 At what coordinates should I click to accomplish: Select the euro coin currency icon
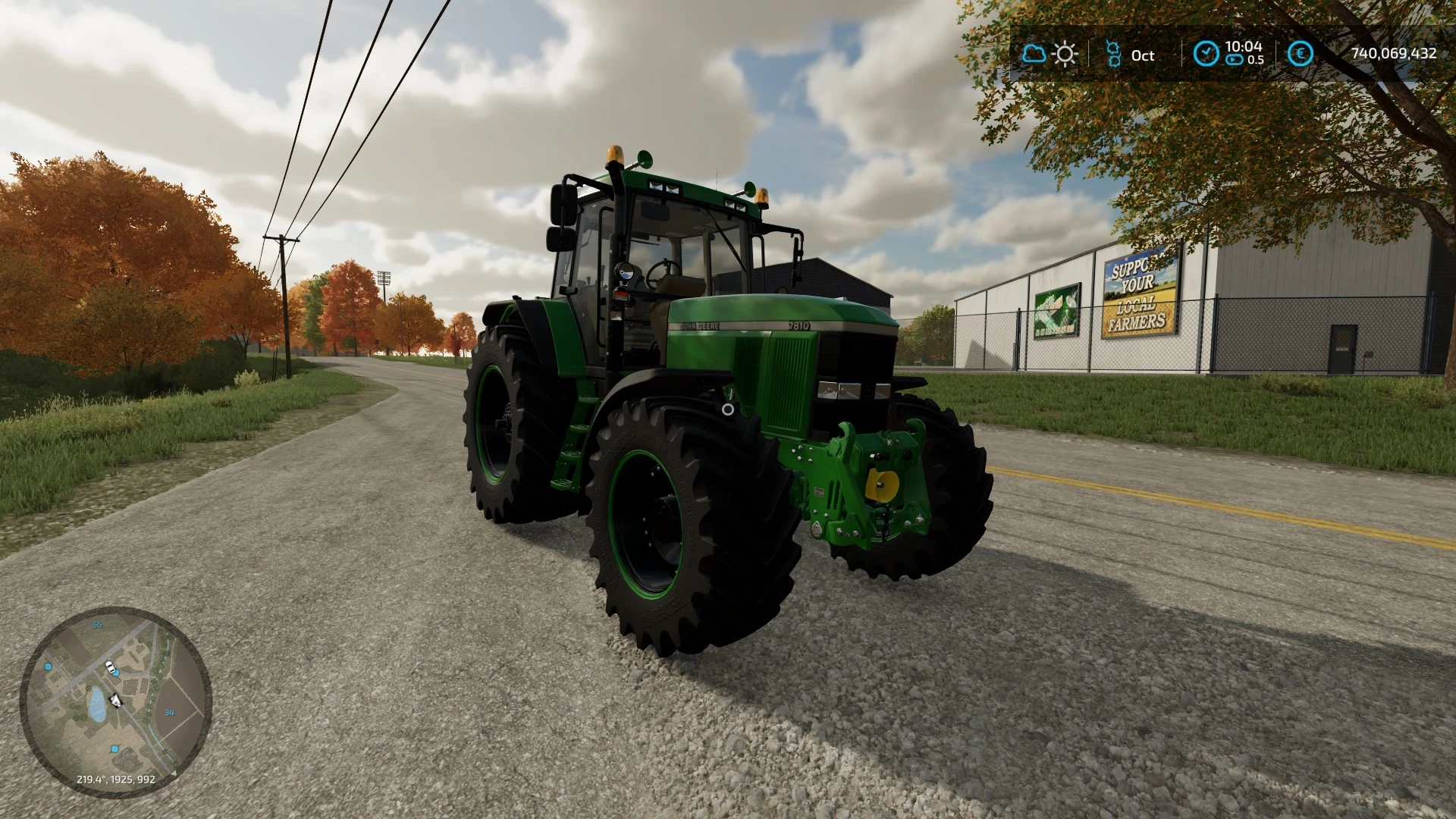(1301, 52)
